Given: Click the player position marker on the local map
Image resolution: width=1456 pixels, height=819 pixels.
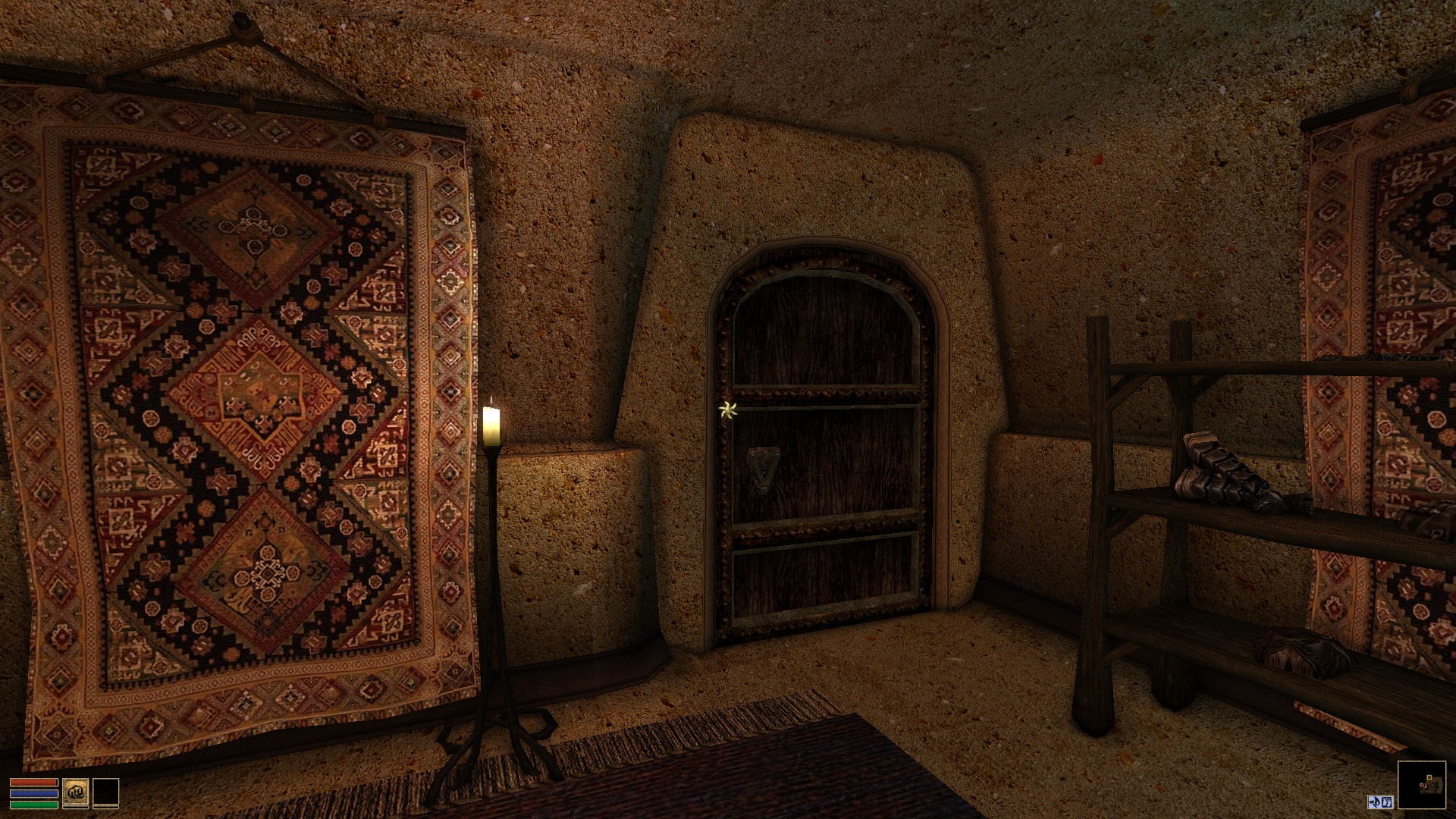Looking at the screenshot, I should (1422, 785).
